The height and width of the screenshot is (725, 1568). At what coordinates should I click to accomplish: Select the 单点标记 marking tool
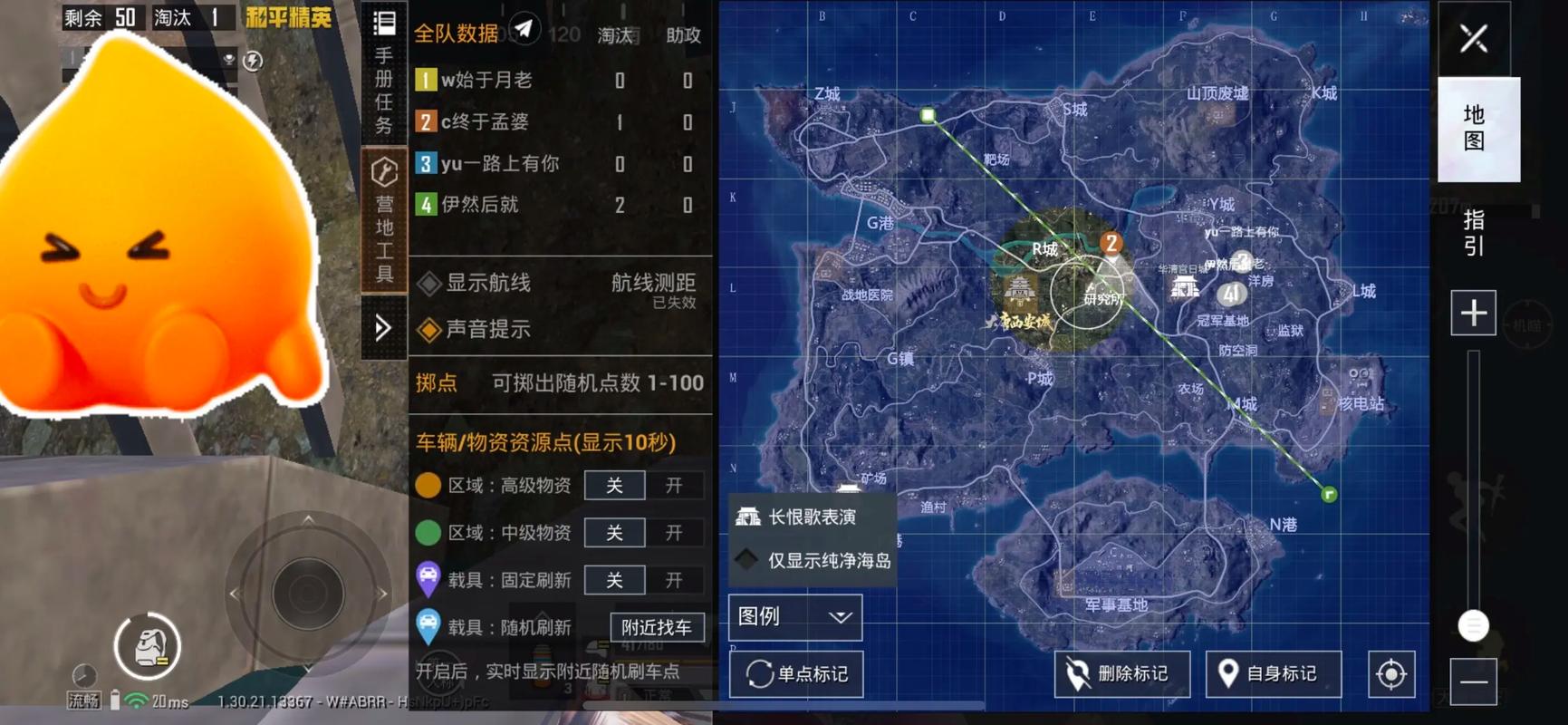pos(795,673)
